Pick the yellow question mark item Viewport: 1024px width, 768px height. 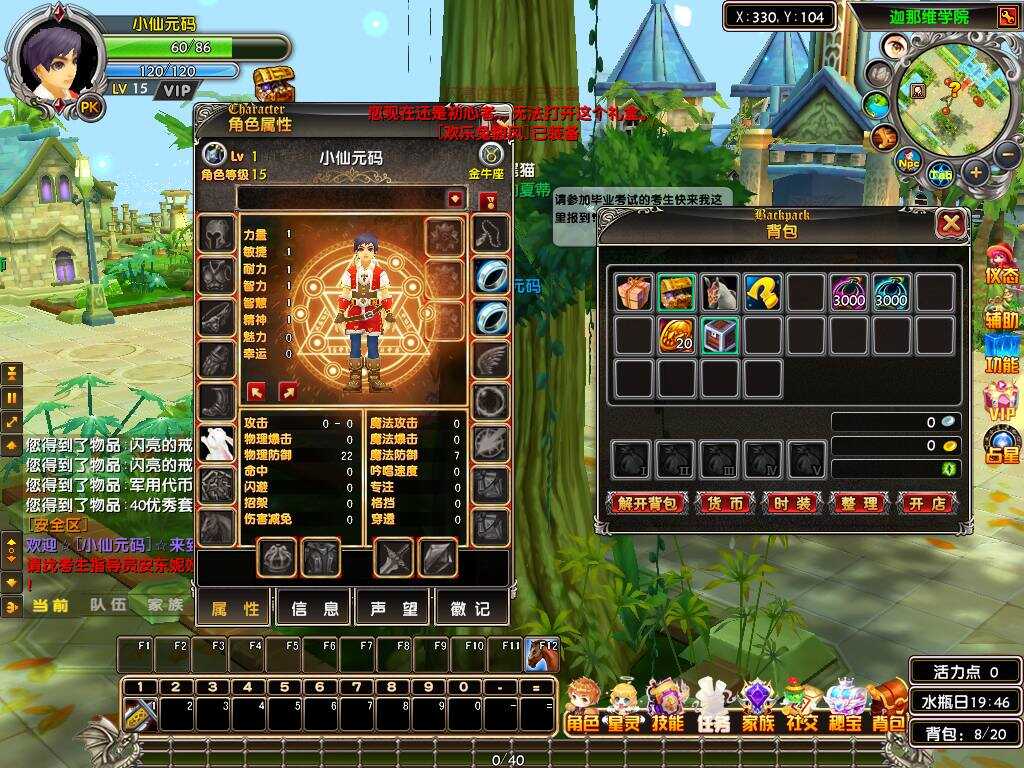pos(762,292)
